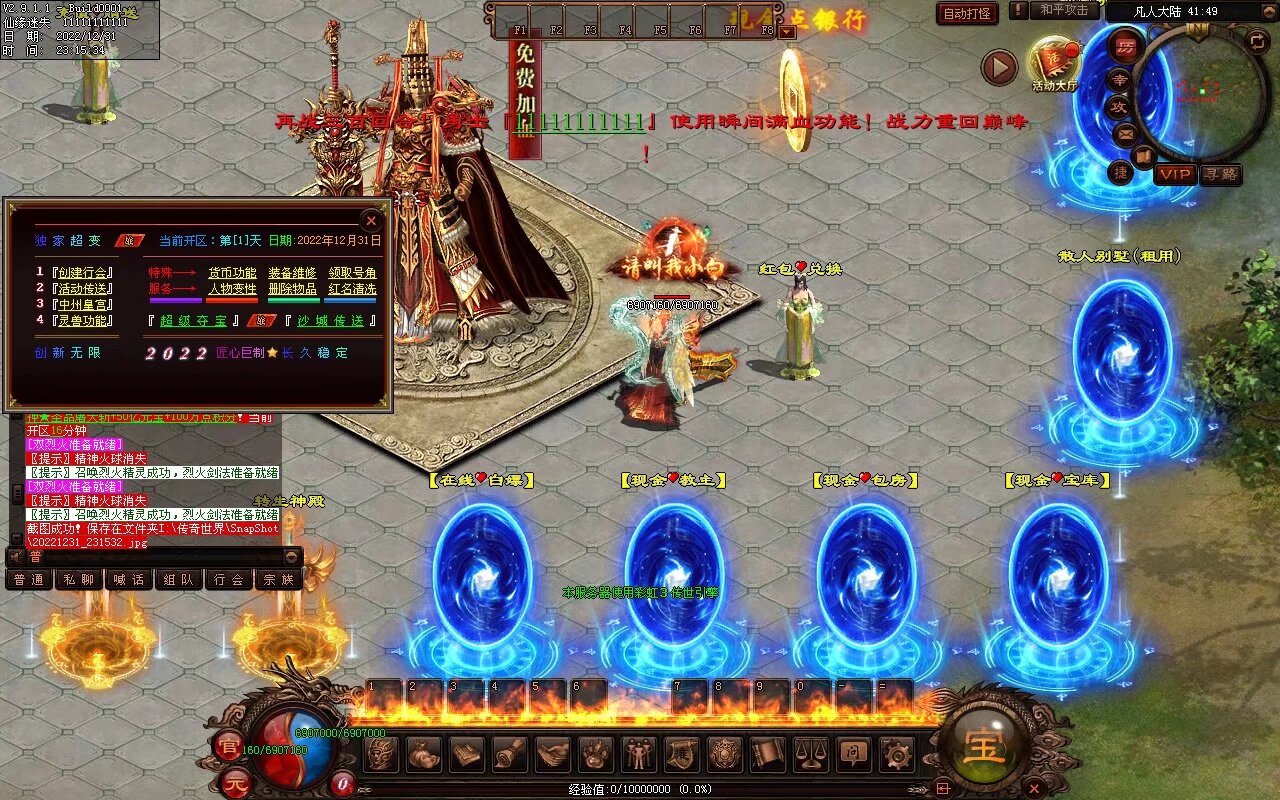The image size is (1280, 800).
Task: Open the gear settings icon
Action: [x=896, y=753]
